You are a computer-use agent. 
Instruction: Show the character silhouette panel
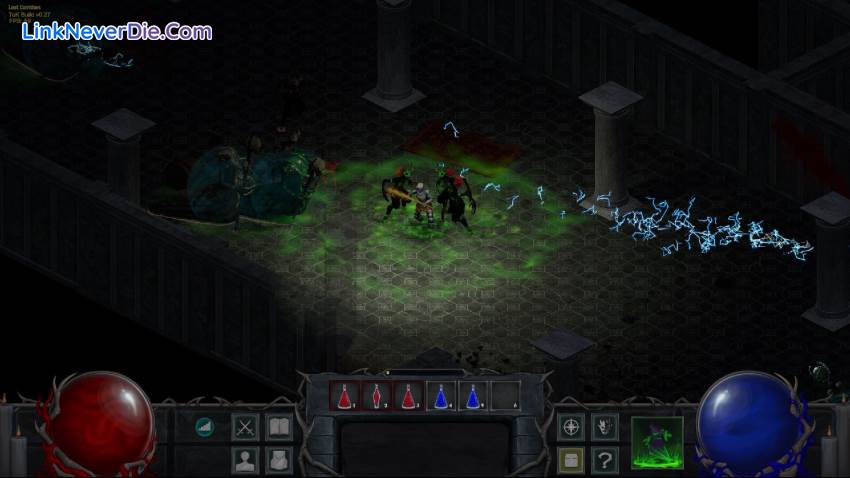coord(245,460)
